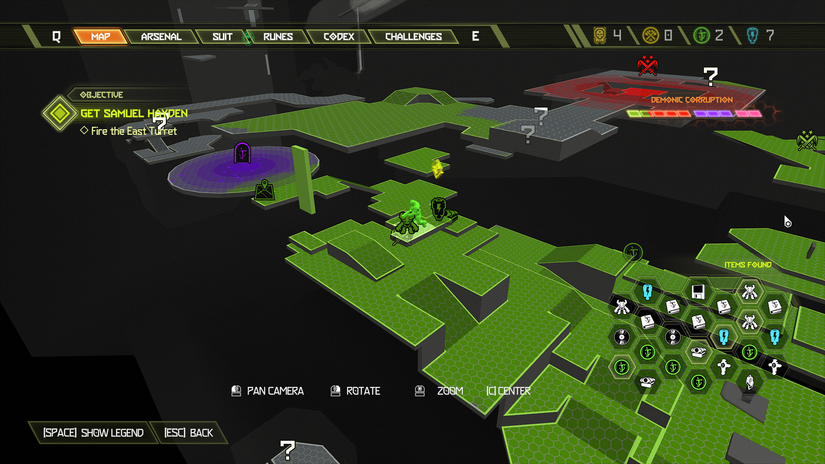Select the Runes tab

[x=278, y=37]
